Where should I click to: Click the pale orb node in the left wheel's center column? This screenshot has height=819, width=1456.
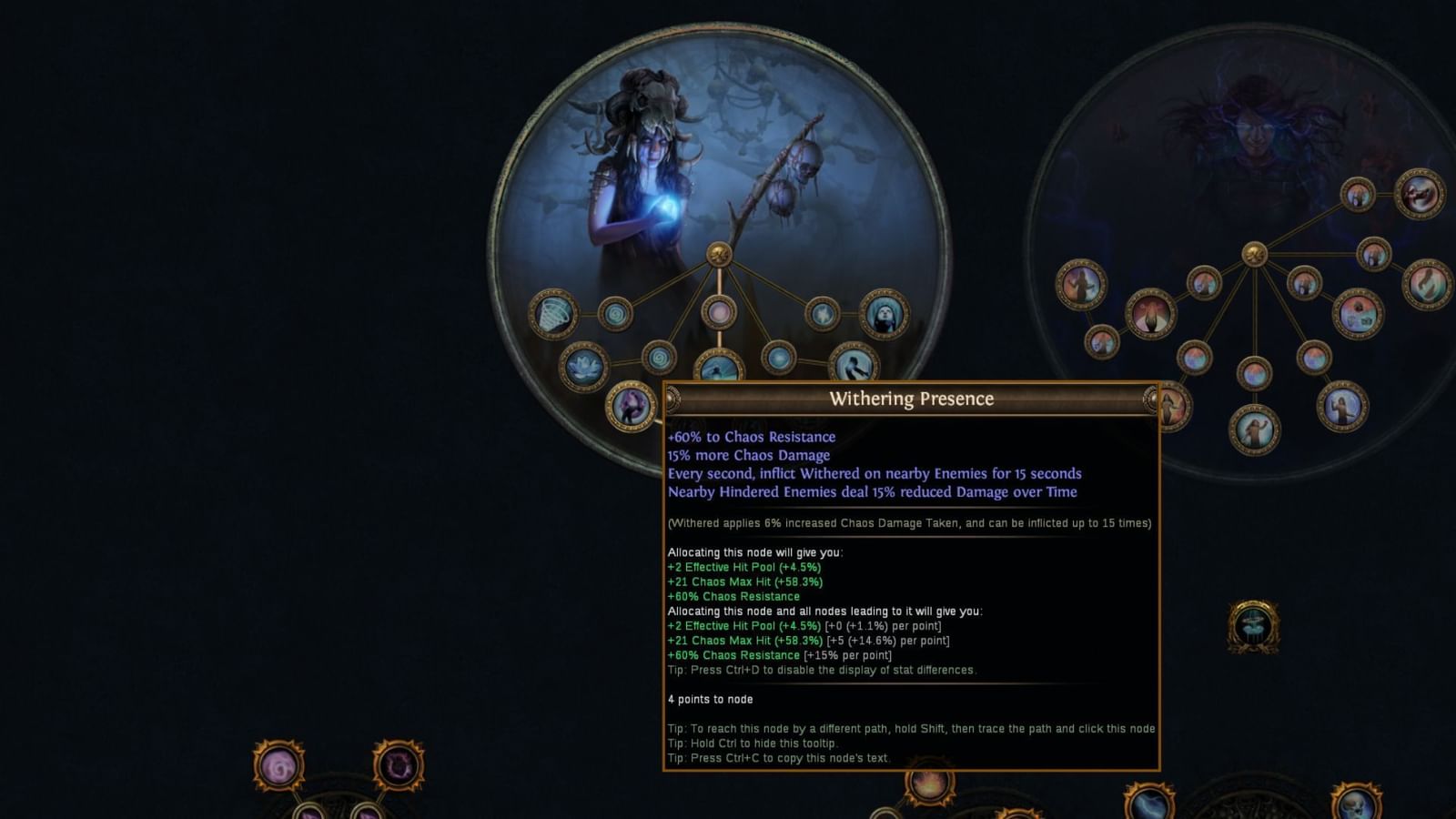pos(720,313)
